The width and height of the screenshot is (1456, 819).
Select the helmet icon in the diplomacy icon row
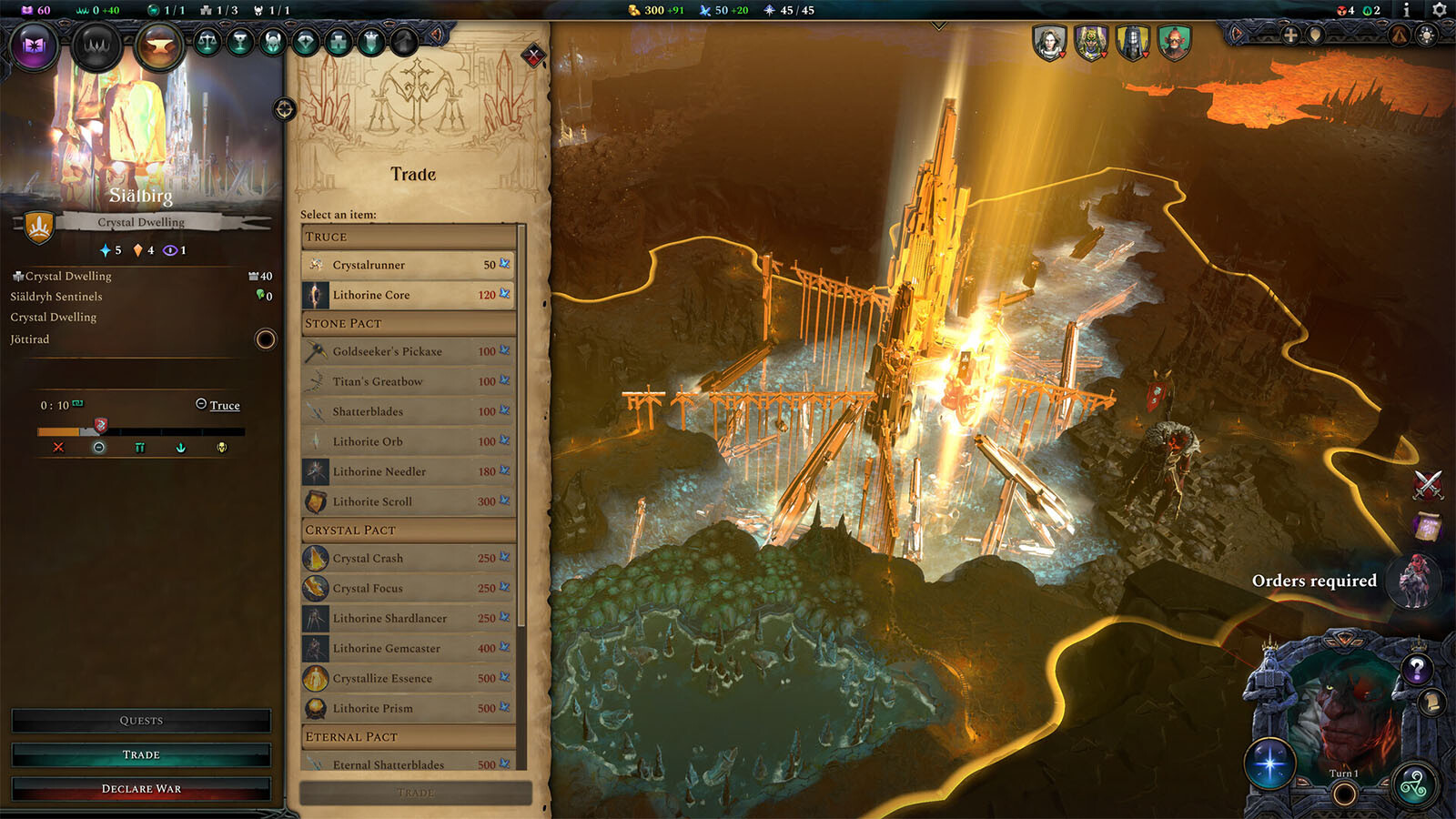[x=273, y=41]
